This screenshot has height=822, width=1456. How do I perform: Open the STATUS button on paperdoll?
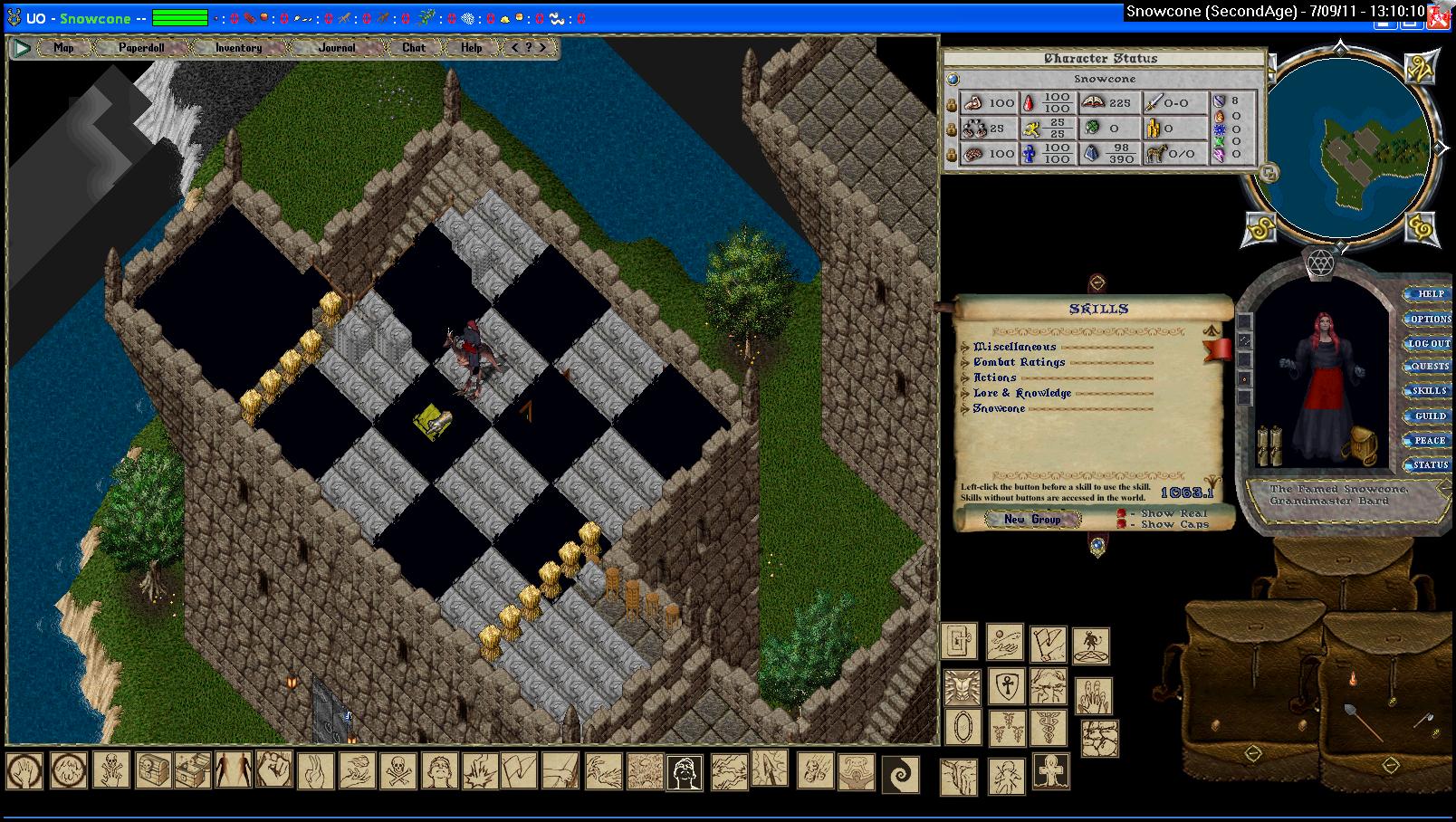coord(1430,464)
